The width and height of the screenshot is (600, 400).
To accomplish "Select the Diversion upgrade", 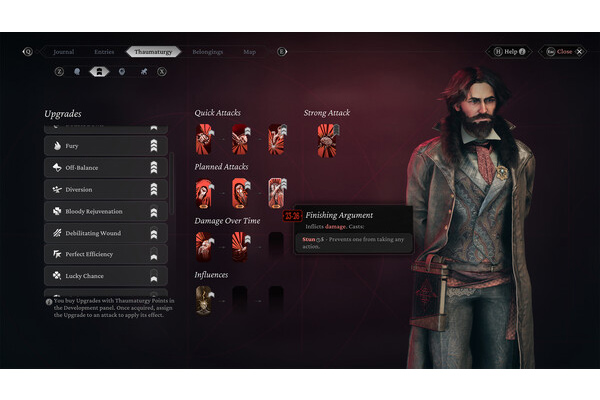I will 105,189.
